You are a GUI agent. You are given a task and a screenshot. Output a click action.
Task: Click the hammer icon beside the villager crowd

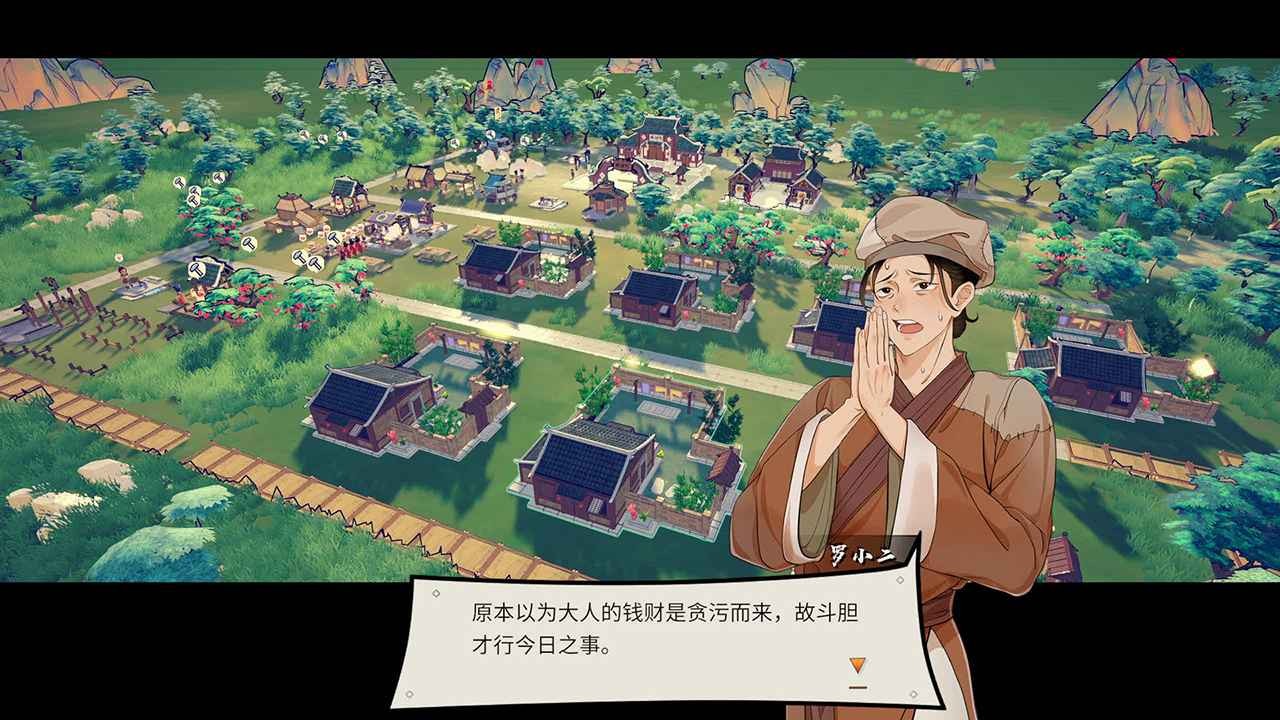coord(333,237)
